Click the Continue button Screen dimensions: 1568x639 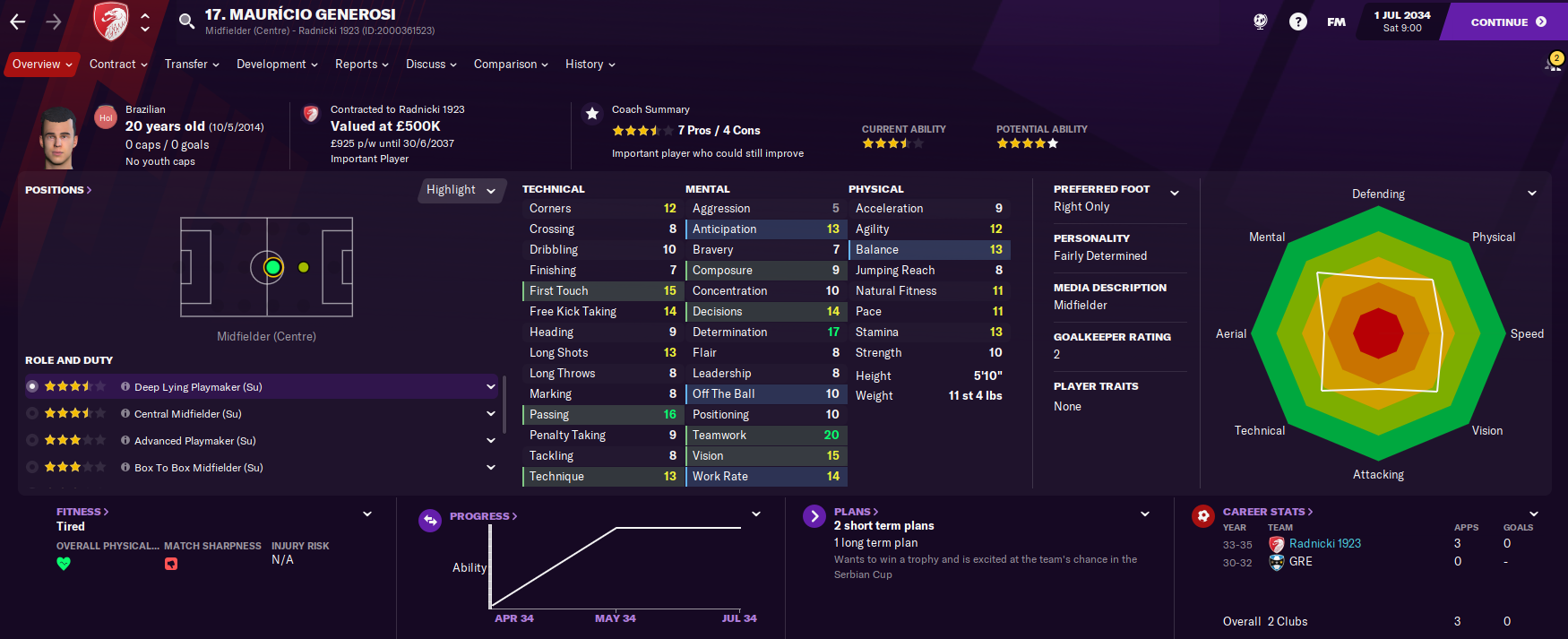click(x=1507, y=22)
